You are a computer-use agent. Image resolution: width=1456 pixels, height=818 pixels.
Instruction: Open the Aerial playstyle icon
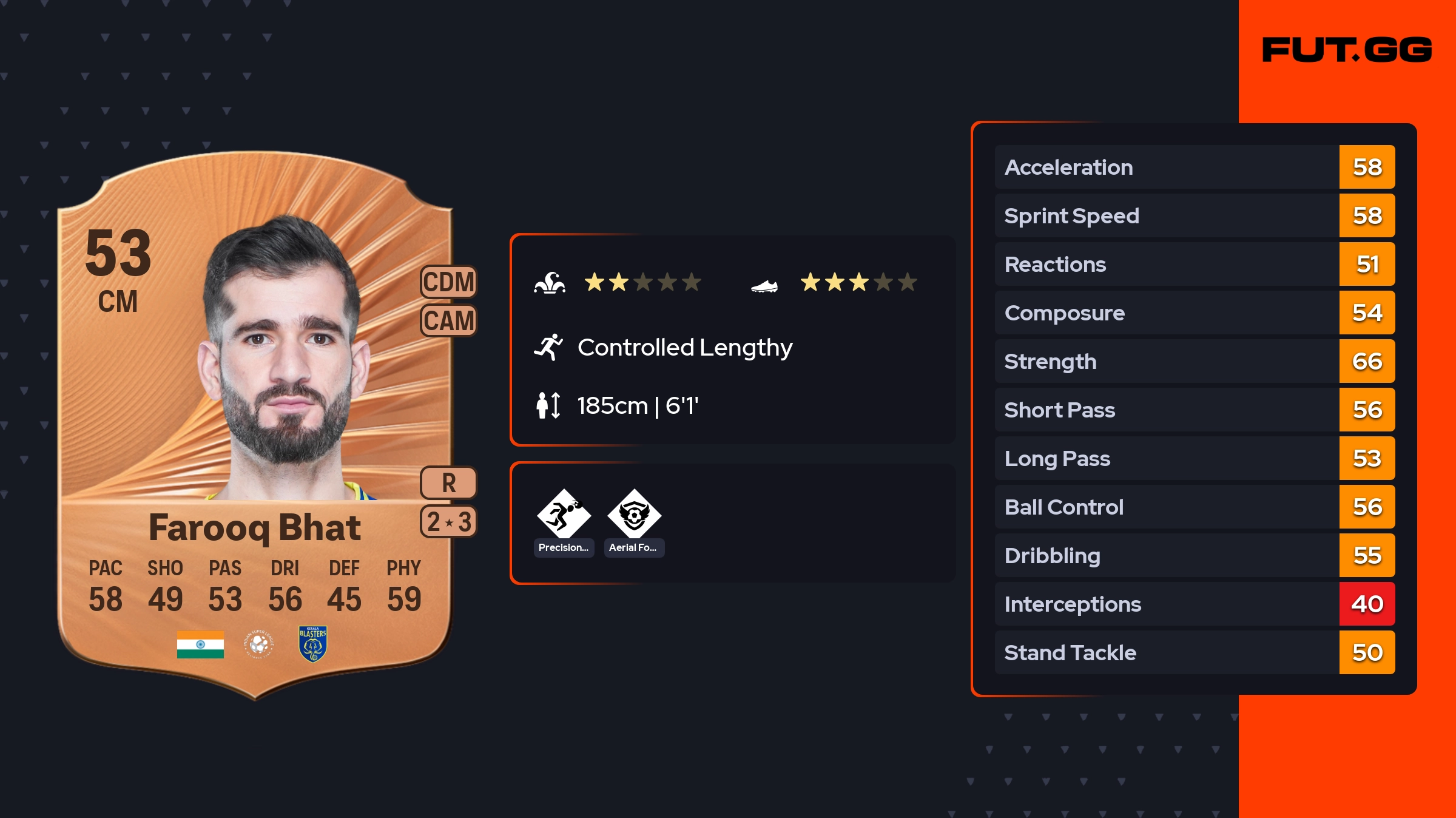(634, 515)
